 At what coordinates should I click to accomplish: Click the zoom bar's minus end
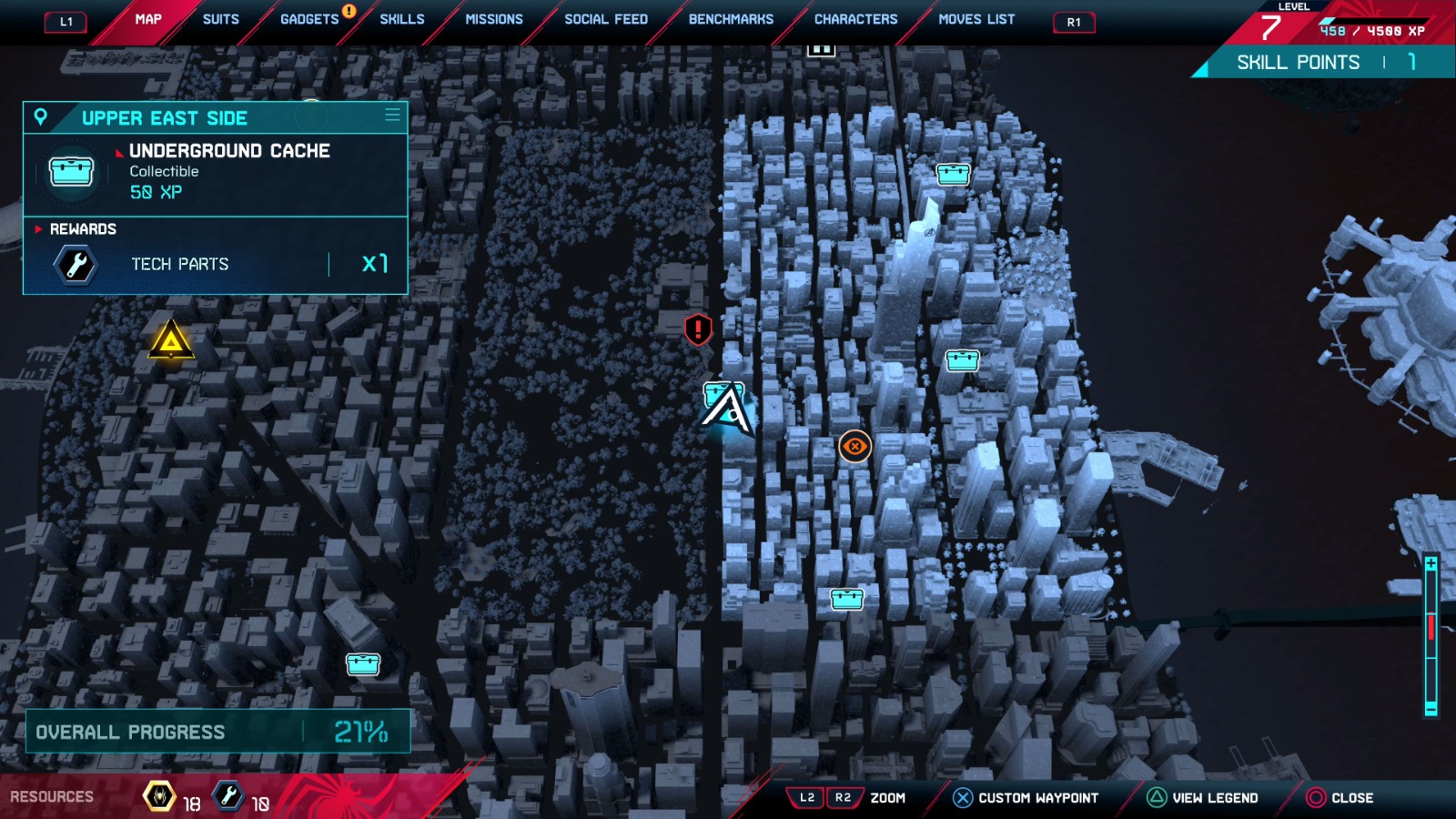point(1431,709)
